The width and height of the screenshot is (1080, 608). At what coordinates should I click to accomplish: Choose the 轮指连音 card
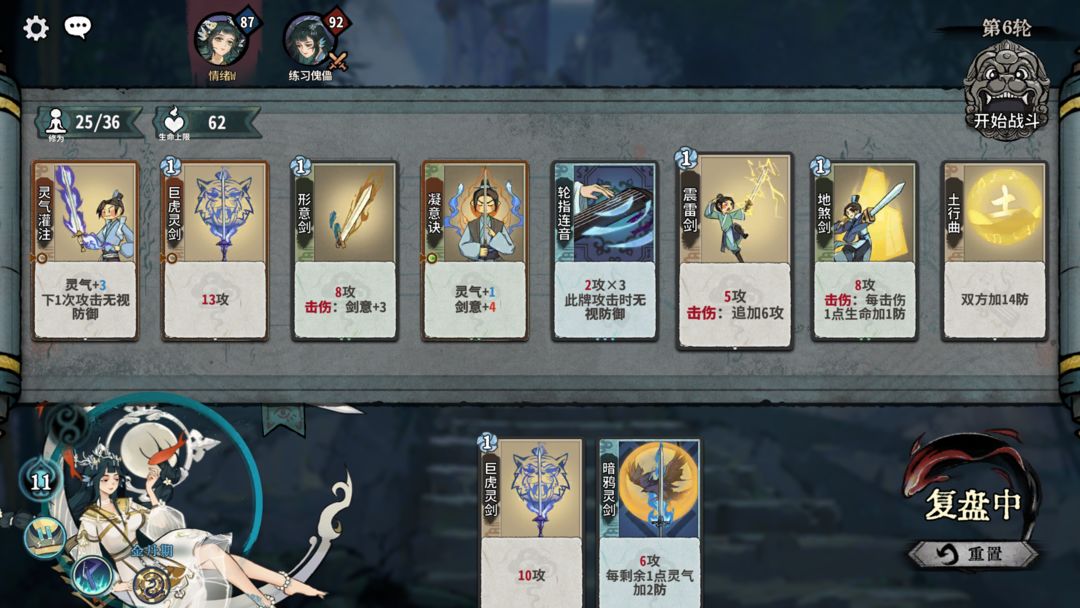(x=605, y=250)
